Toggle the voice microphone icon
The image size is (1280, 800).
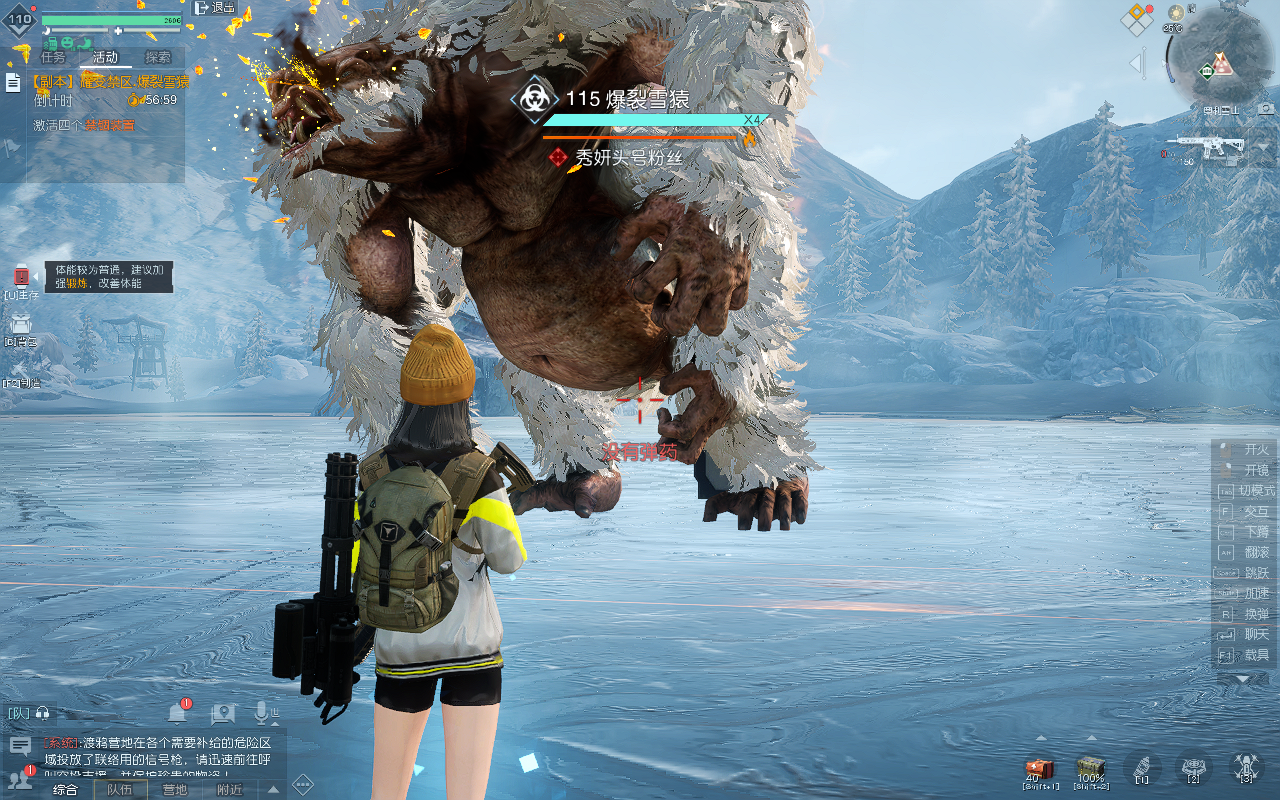tap(262, 713)
